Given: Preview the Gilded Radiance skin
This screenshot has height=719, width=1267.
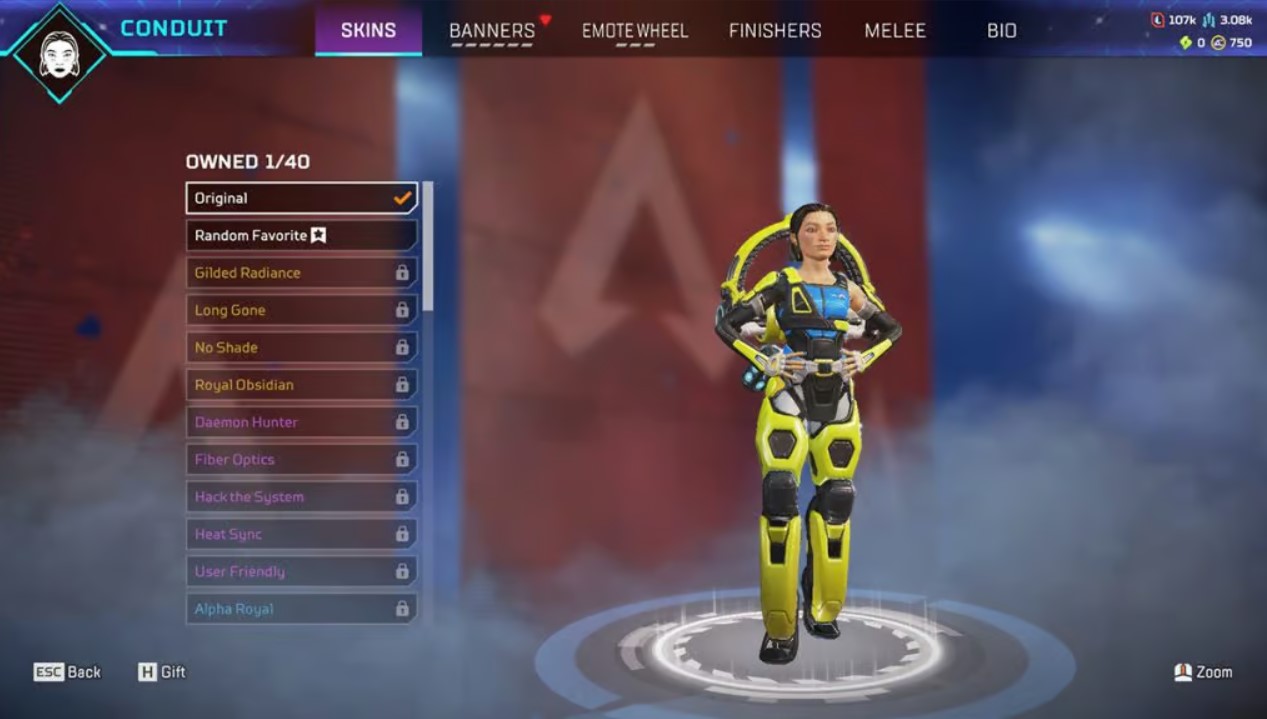Looking at the screenshot, I should click(301, 273).
